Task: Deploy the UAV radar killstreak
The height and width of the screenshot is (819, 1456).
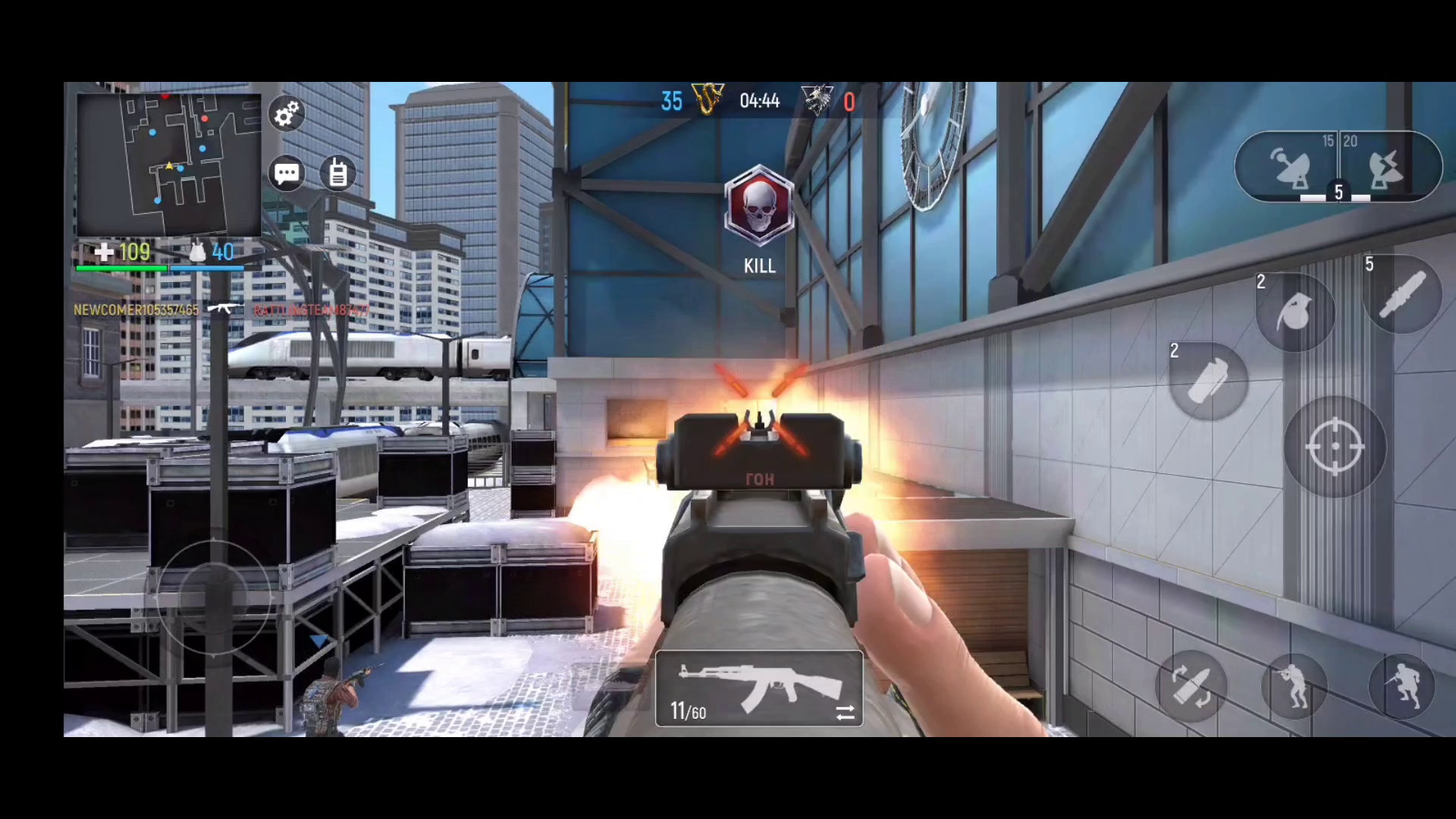Action: coord(1291,167)
